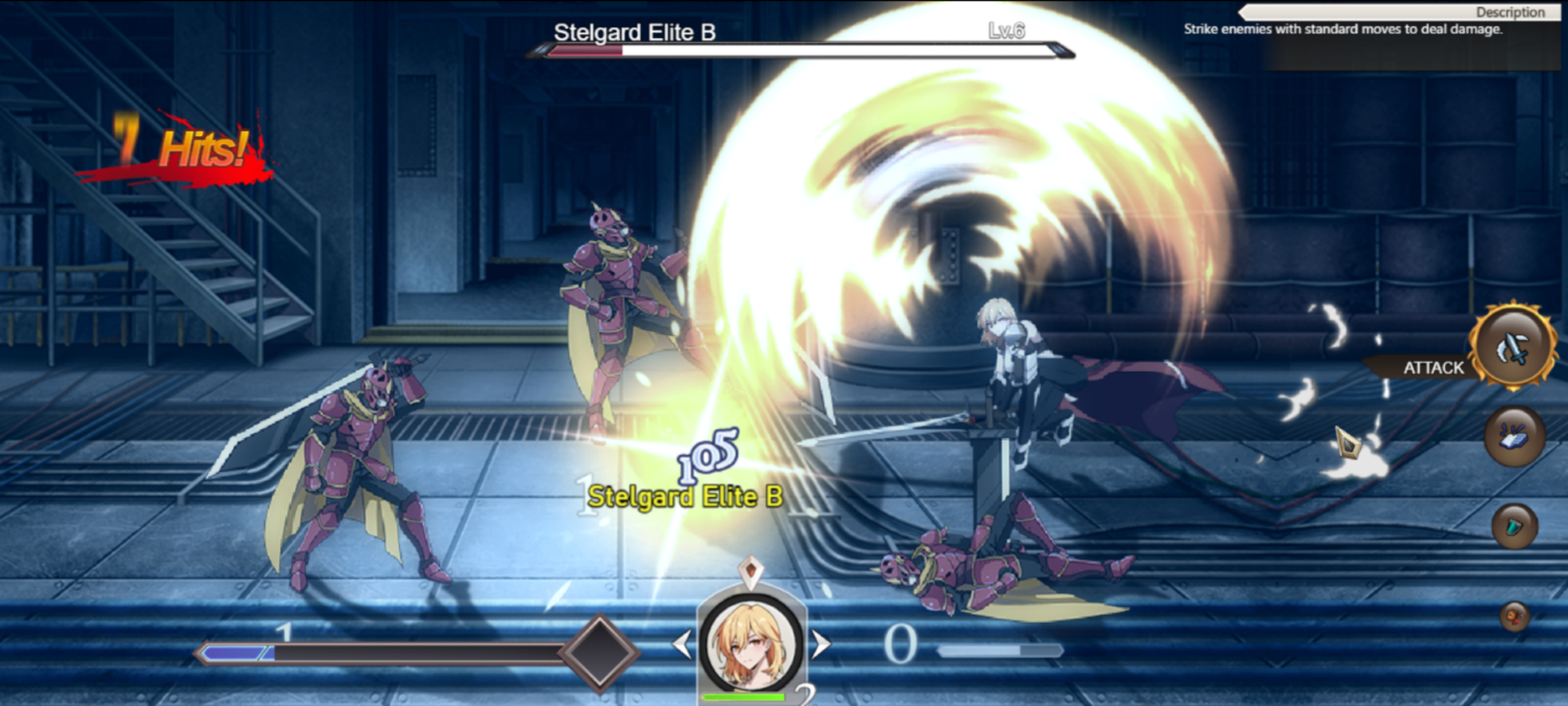Switch character with the left arrow

click(x=682, y=645)
